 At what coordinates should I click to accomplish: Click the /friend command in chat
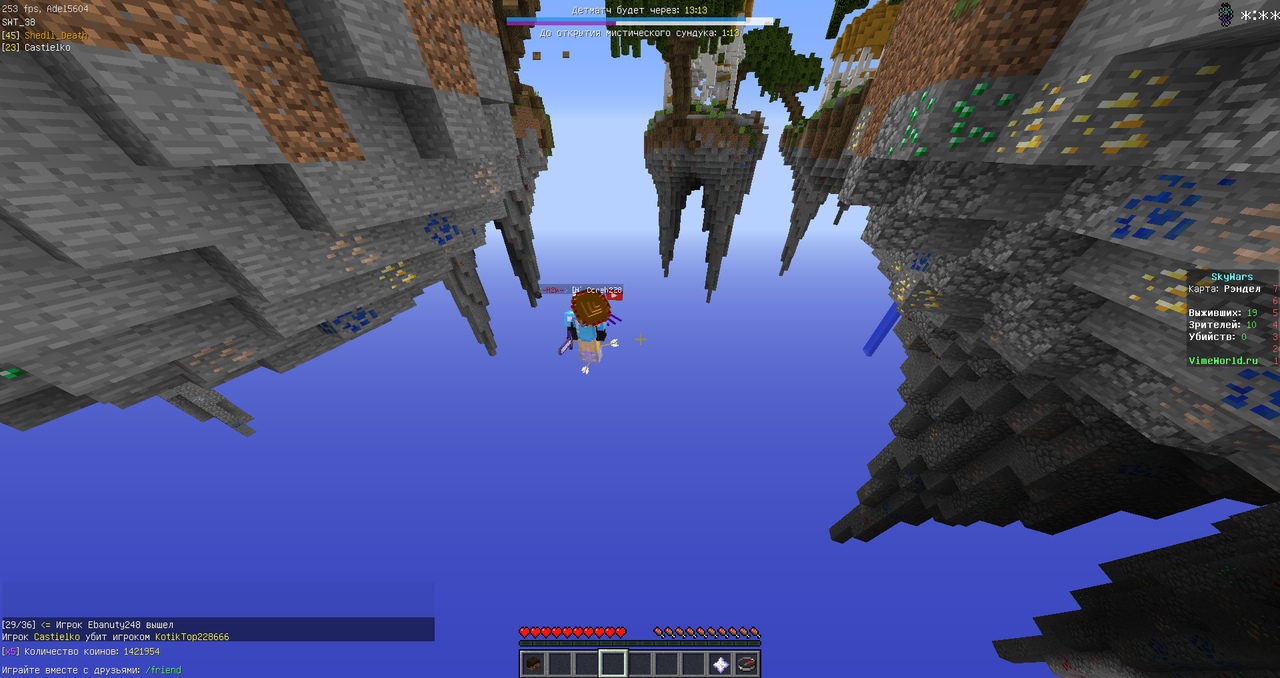tap(163, 670)
